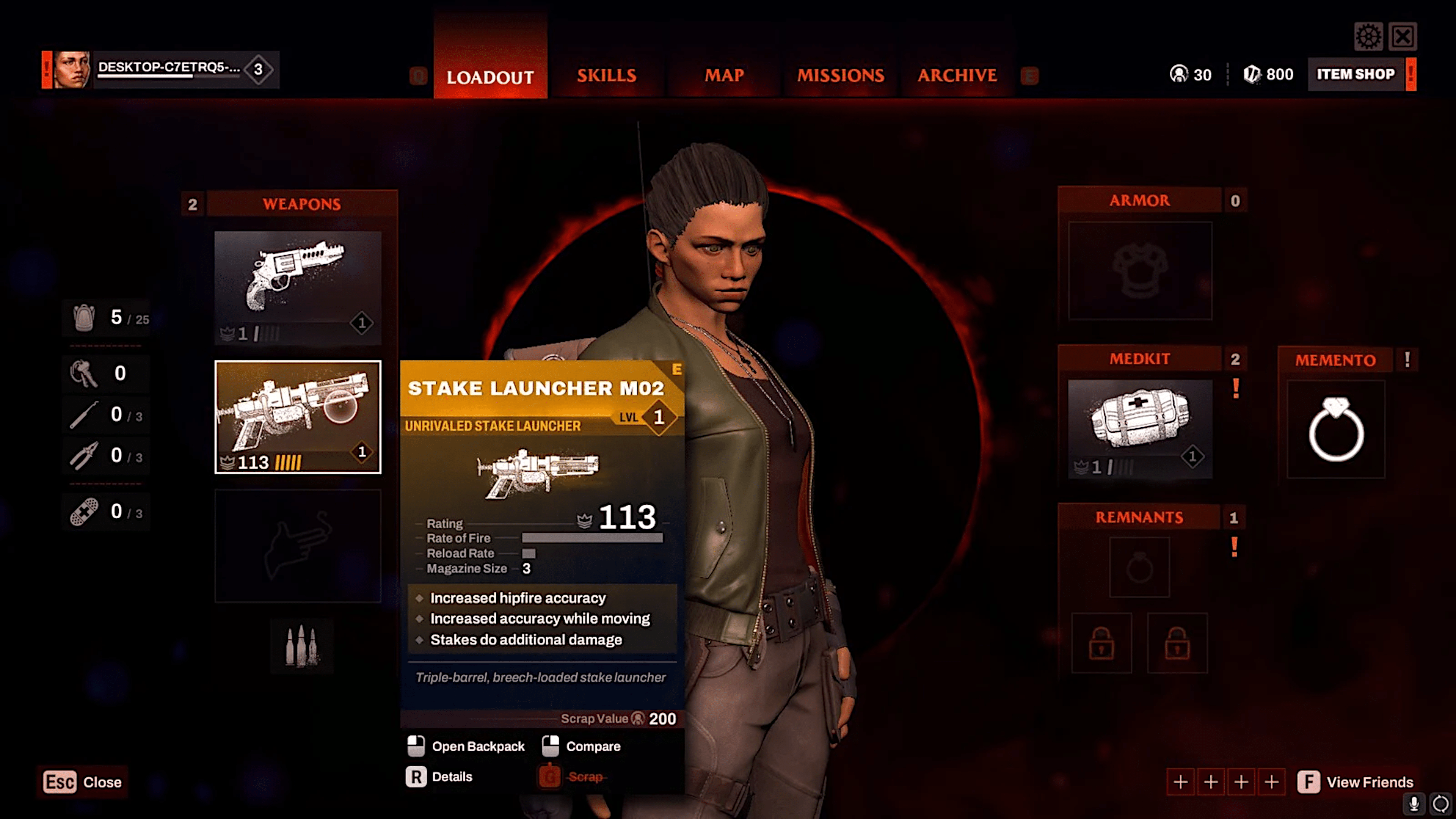
Task: Go to the Missions tab
Action: (x=841, y=75)
